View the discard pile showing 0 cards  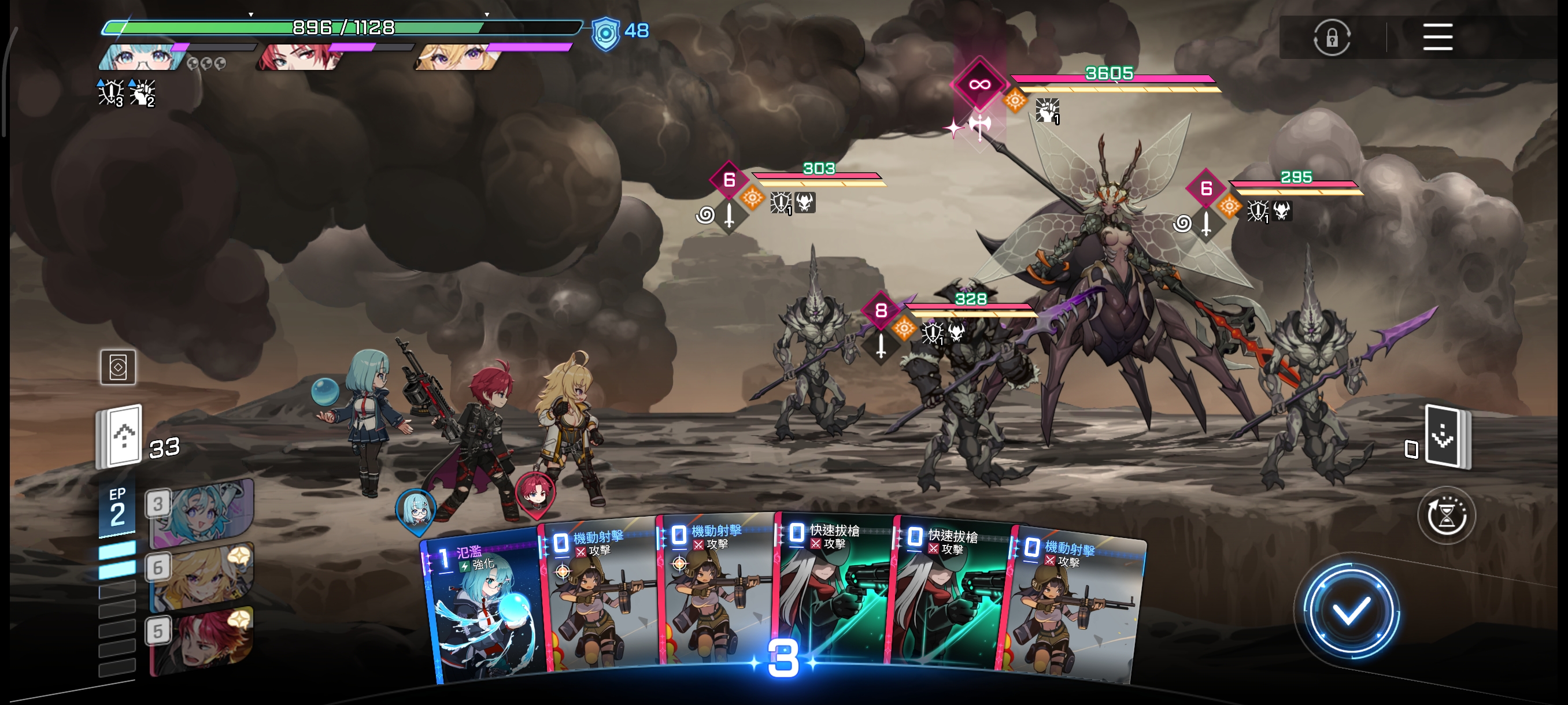click(x=1447, y=436)
